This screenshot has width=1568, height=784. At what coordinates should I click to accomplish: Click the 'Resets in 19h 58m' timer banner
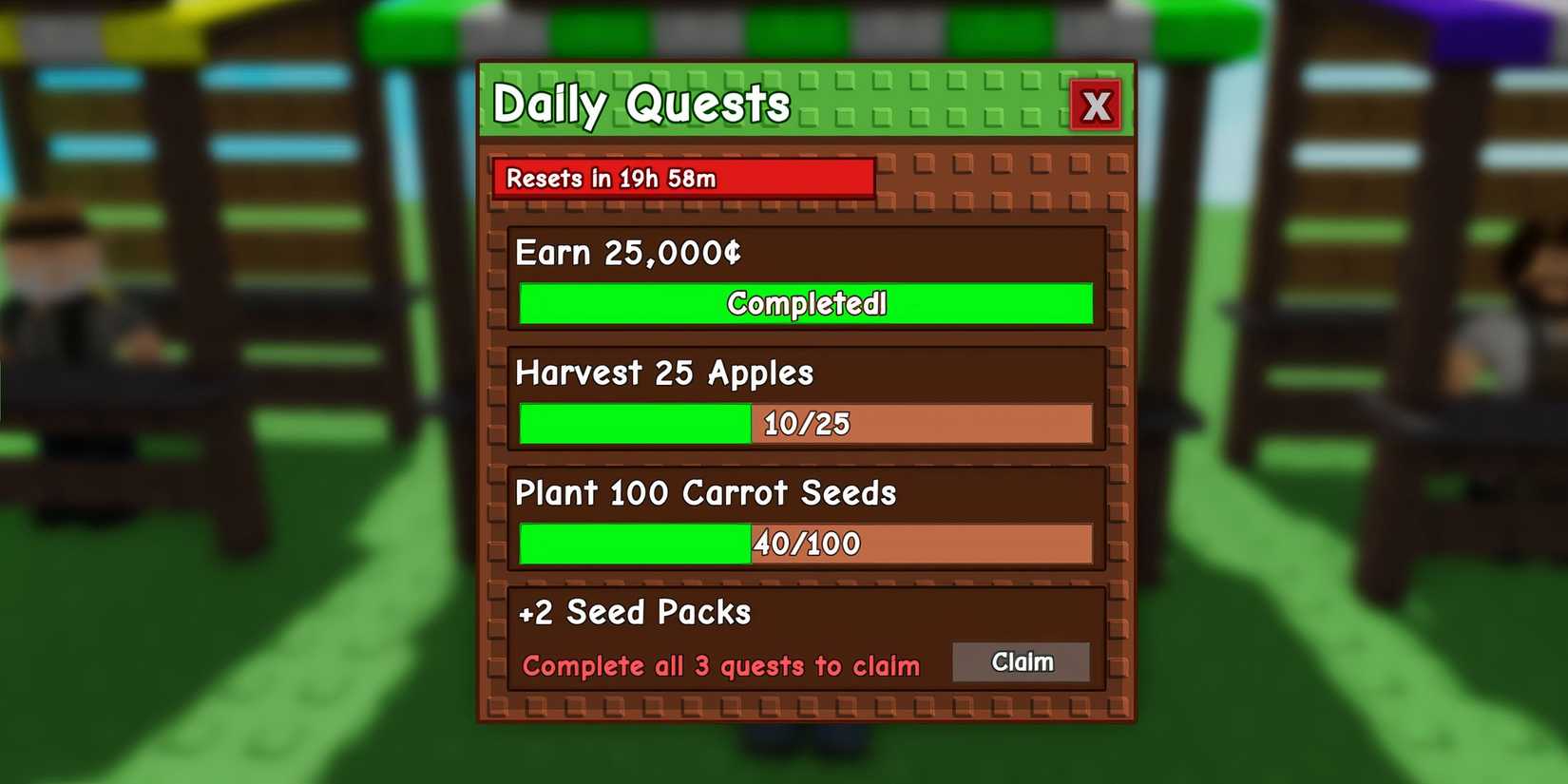coord(682,179)
